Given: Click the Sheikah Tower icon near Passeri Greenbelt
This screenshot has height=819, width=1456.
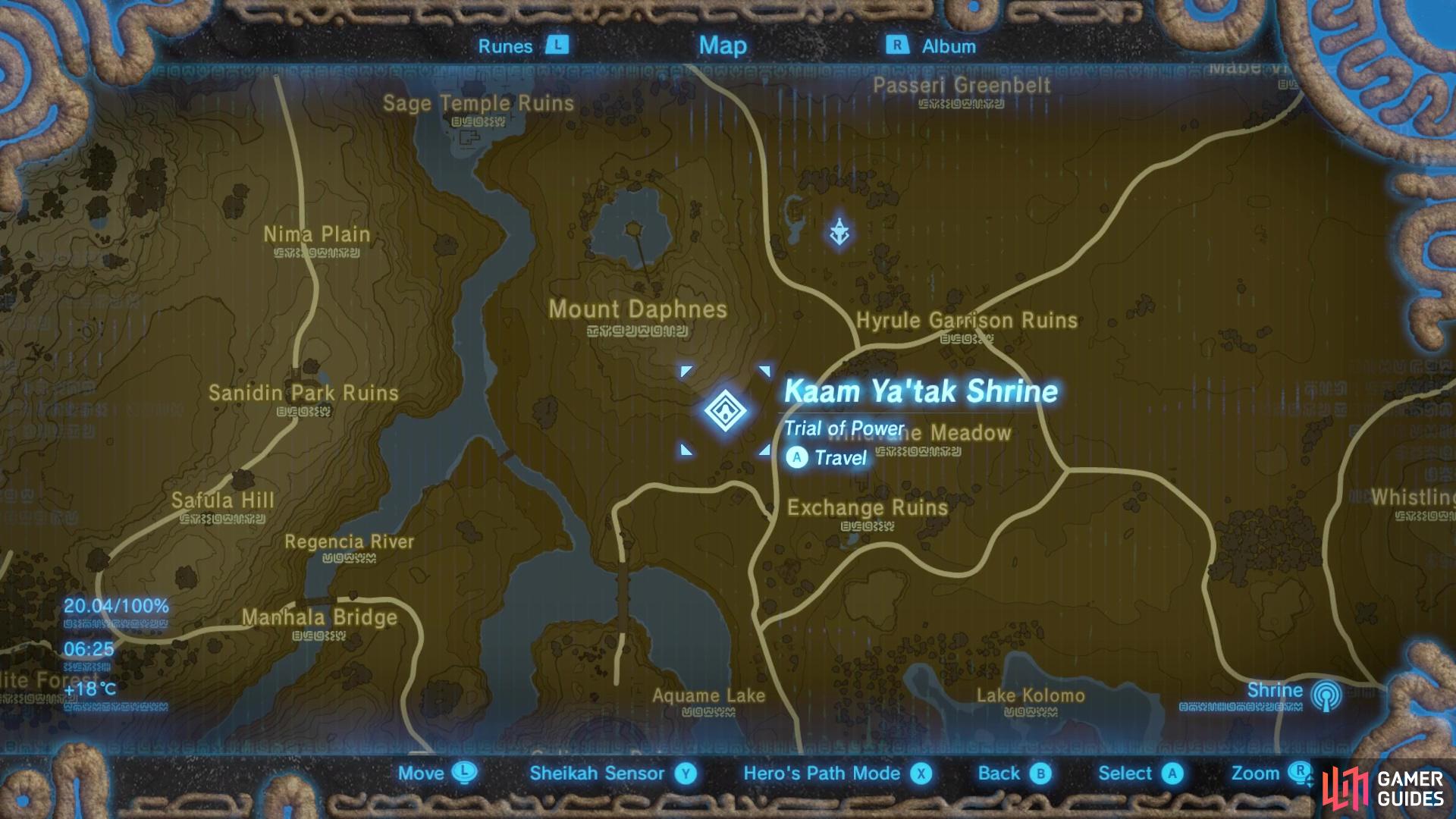Looking at the screenshot, I should [x=840, y=231].
